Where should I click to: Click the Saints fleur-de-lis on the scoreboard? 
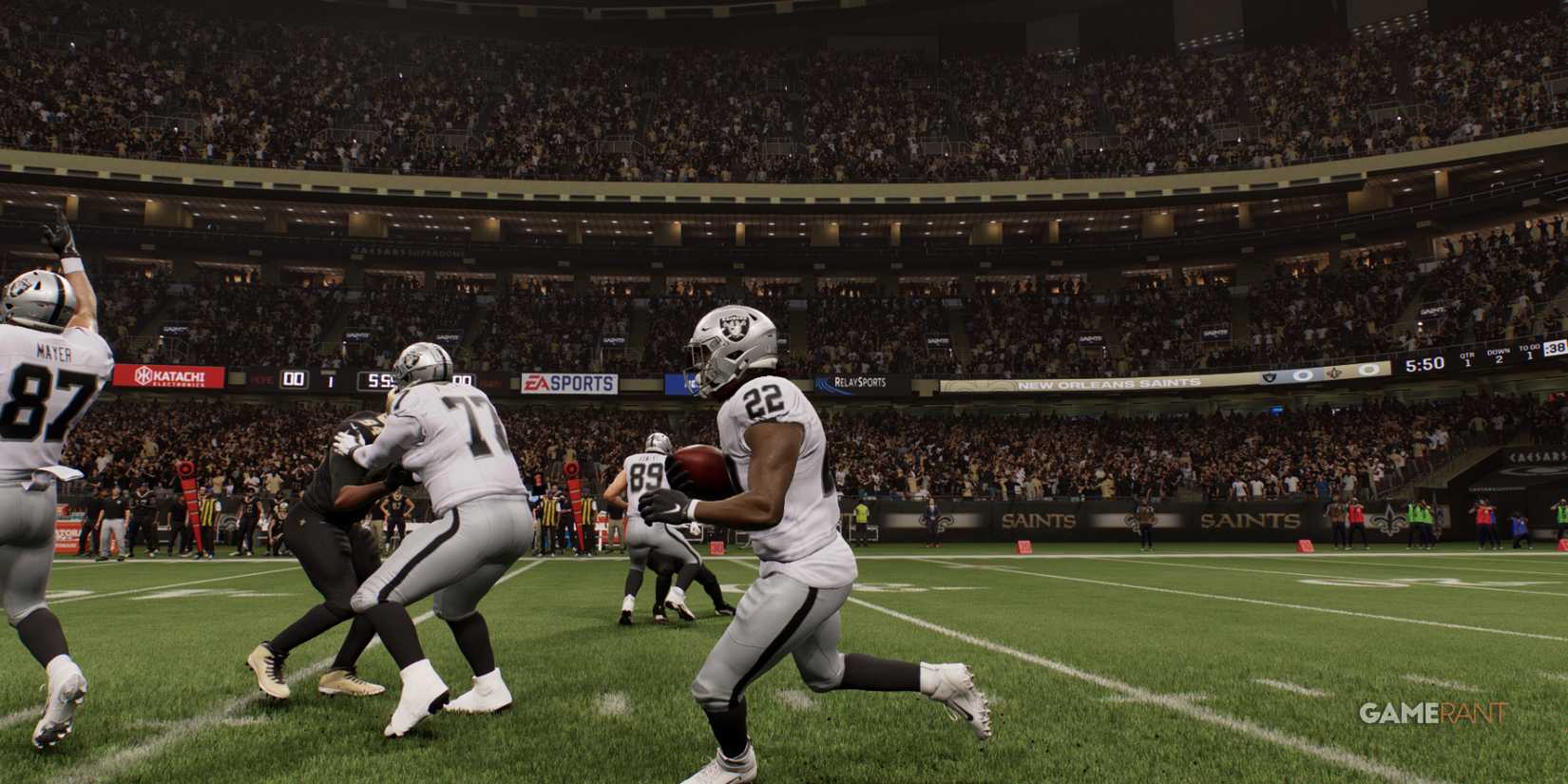[1334, 373]
